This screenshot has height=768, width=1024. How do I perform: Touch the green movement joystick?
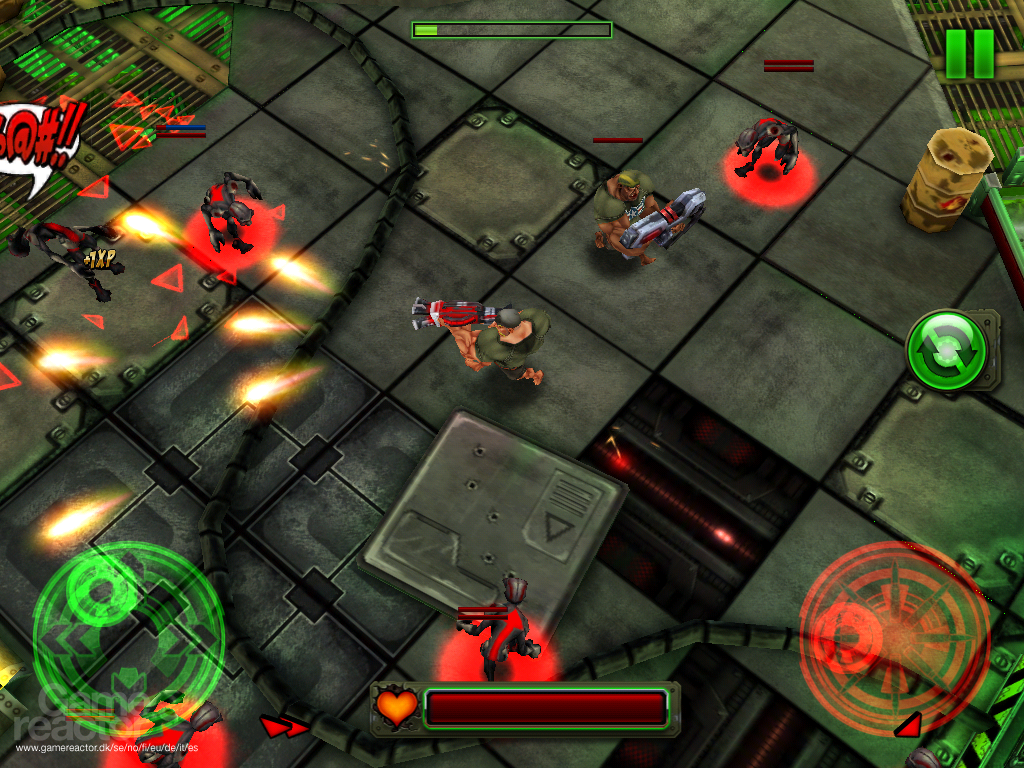[128, 628]
